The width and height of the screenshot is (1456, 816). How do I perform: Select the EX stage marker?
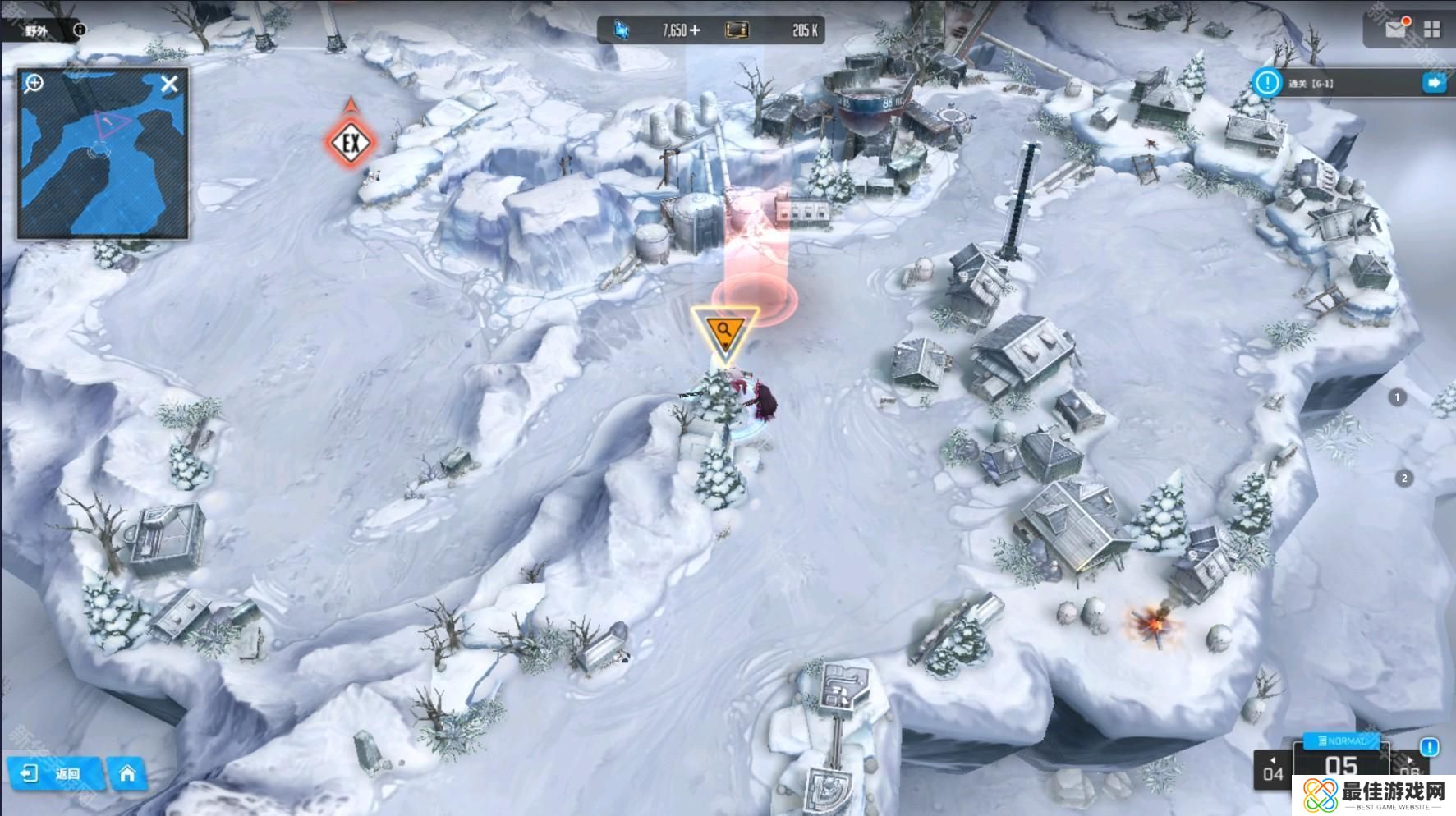click(351, 144)
